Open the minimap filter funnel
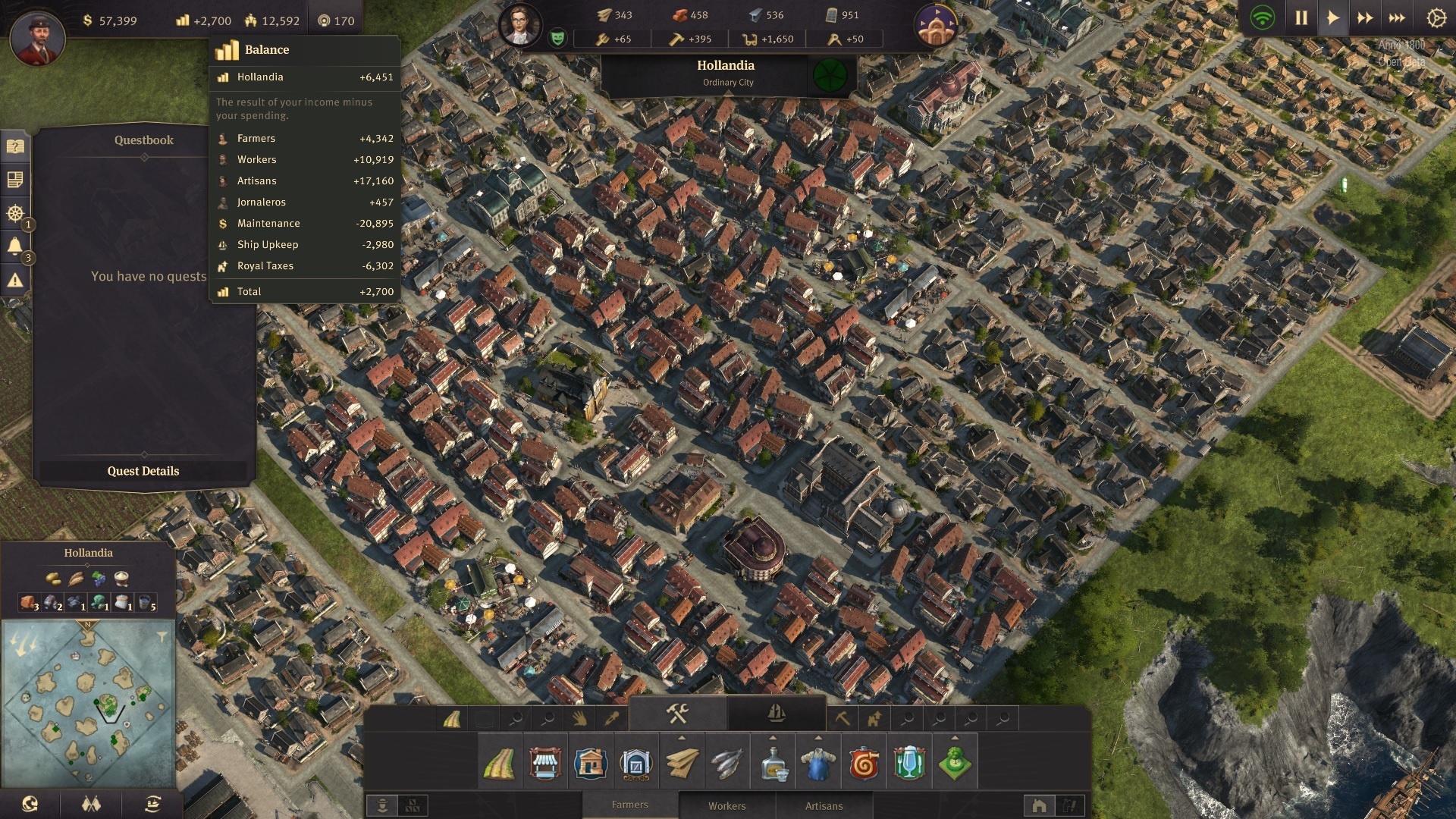Viewport: 1456px width, 819px height. click(162, 638)
